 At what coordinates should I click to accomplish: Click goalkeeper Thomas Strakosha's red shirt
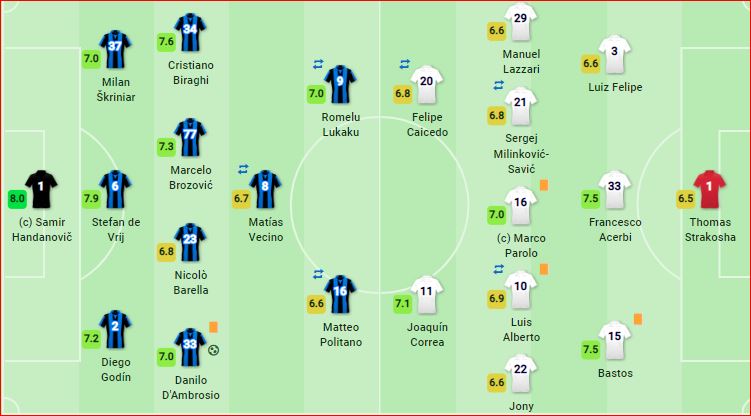[708, 187]
